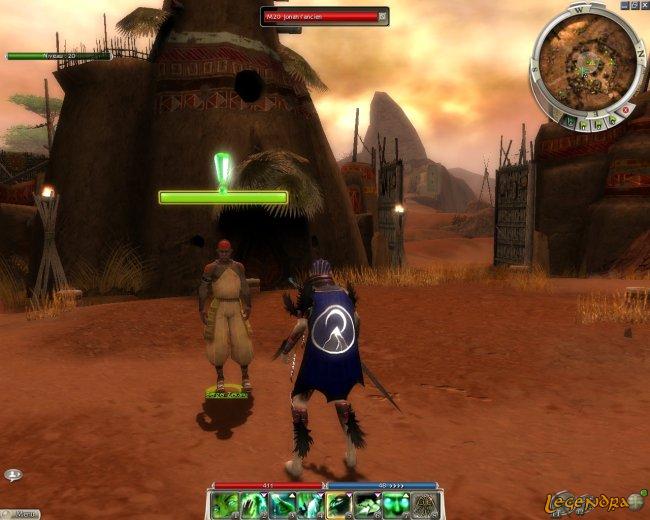Open the Menu button

tap(22, 514)
